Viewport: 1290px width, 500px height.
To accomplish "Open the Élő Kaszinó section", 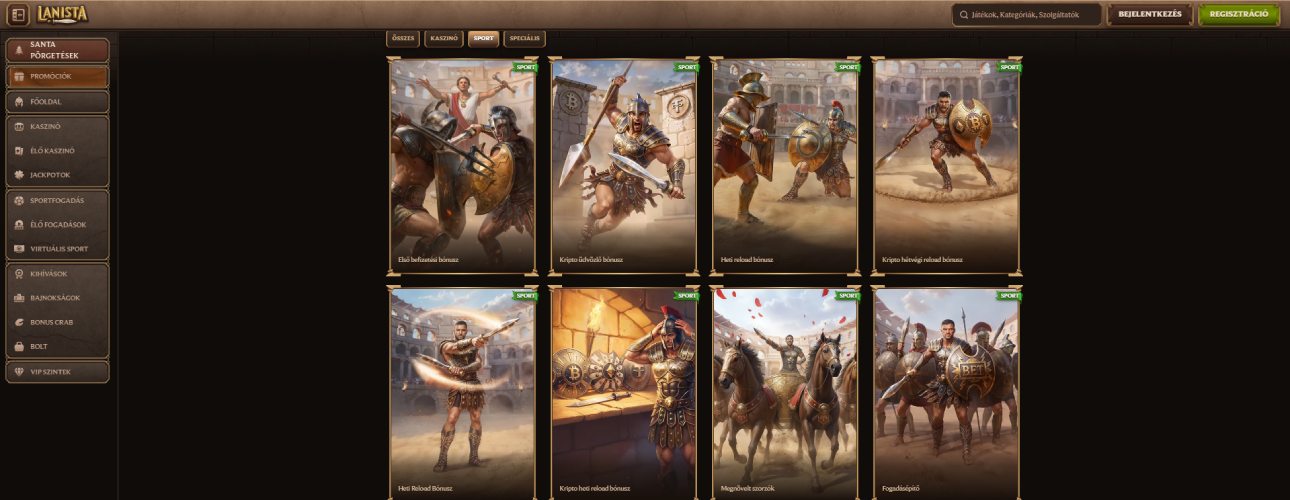I will [x=57, y=151].
